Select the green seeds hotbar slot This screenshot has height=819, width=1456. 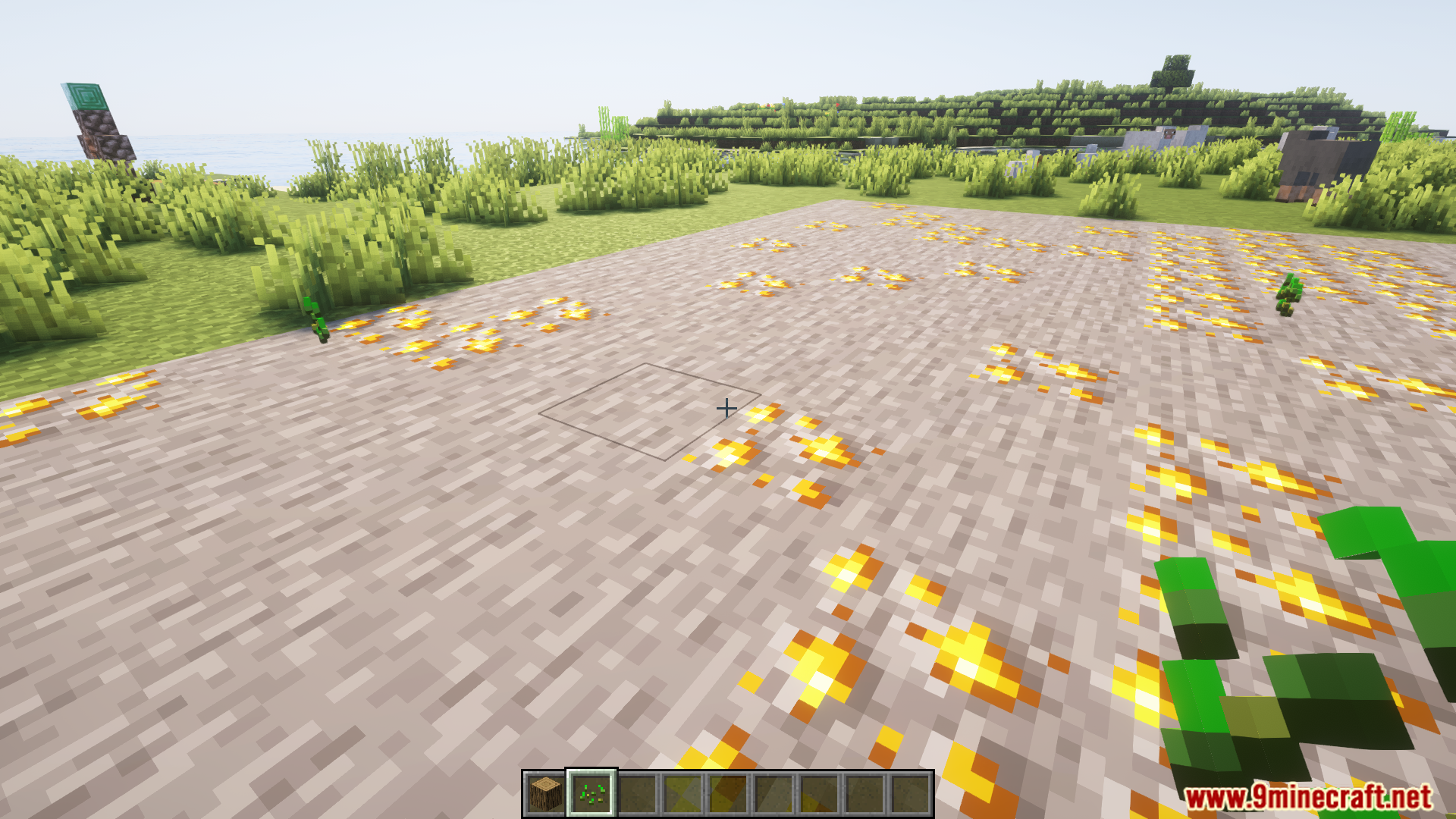(x=591, y=794)
